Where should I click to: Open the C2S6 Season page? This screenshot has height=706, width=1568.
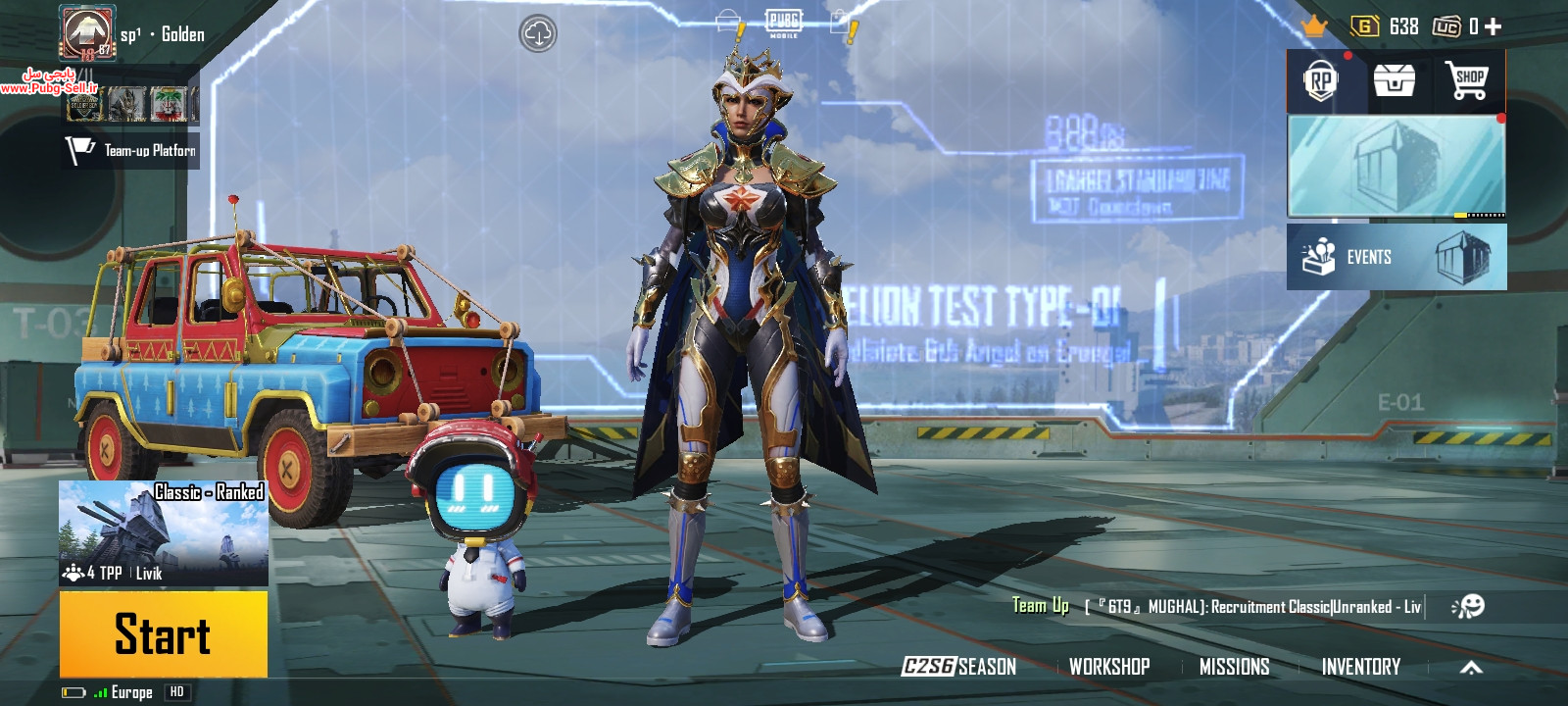[958, 667]
